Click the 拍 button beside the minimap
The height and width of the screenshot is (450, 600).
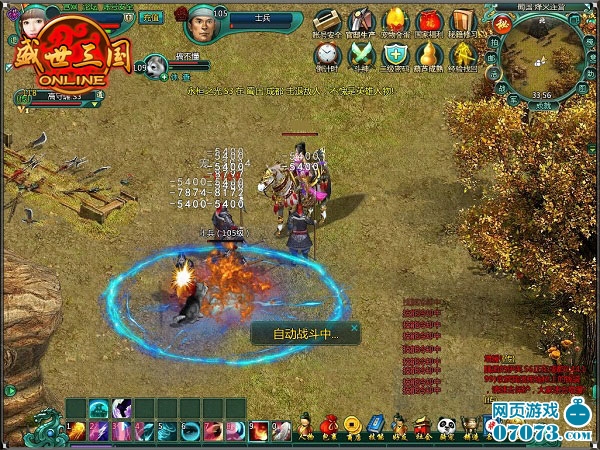coord(494,43)
